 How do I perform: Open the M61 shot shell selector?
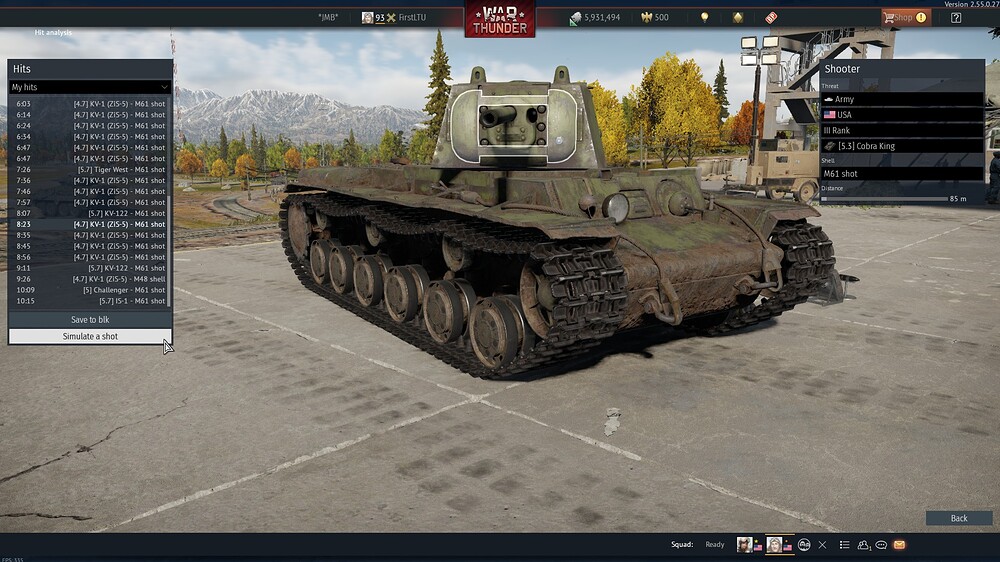pyautogui.click(x=901, y=173)
